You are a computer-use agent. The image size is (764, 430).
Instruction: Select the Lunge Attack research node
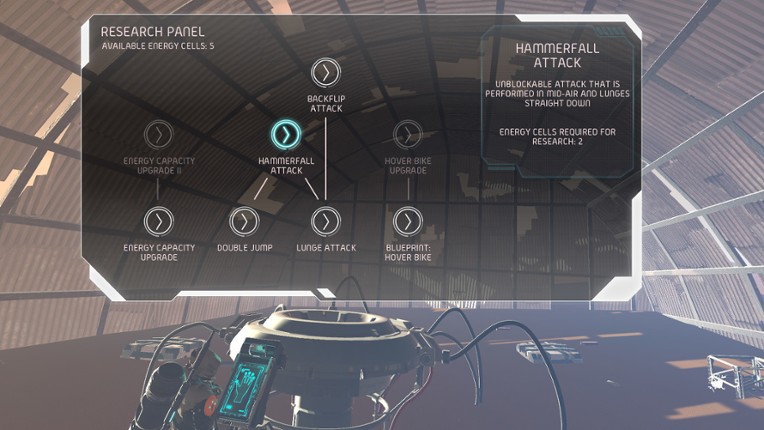pyautogui.click(x=325, y=221)
